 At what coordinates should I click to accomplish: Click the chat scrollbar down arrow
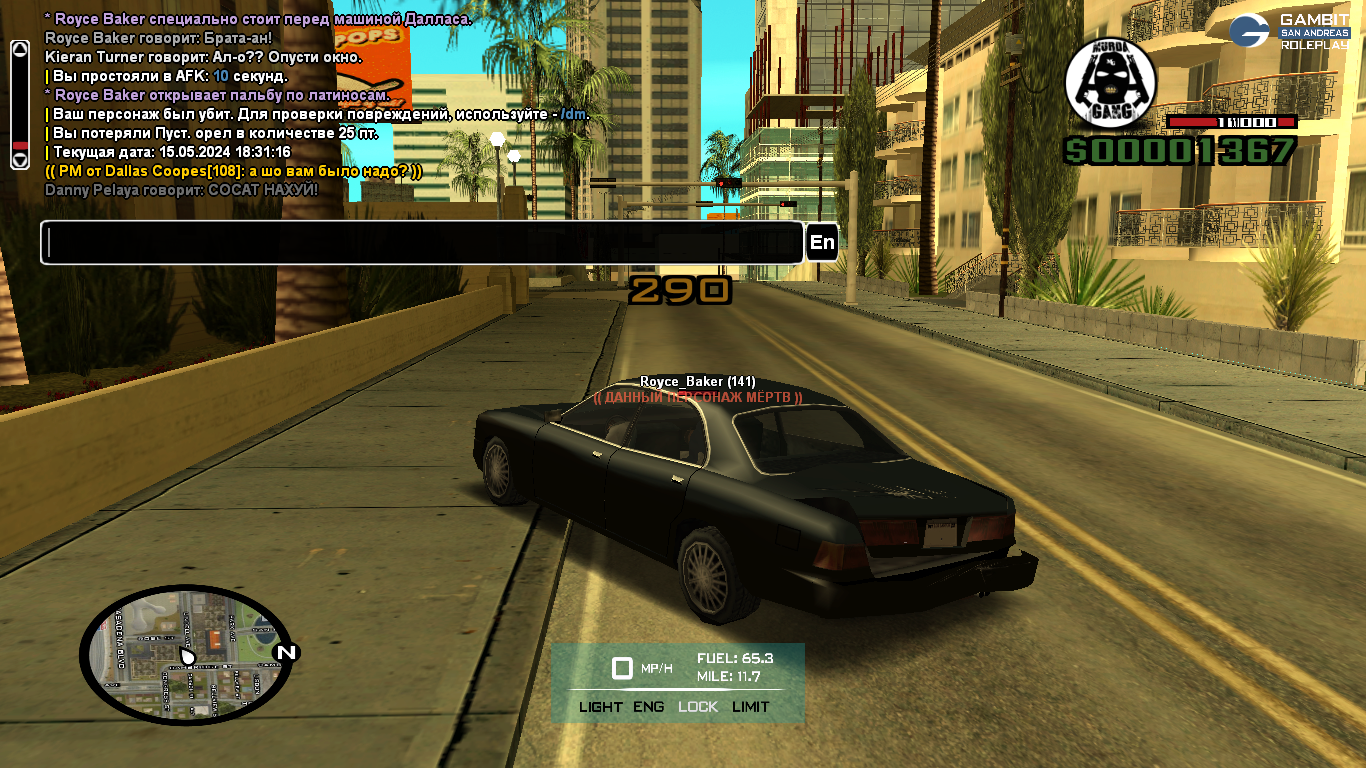(x=19, y=160)
